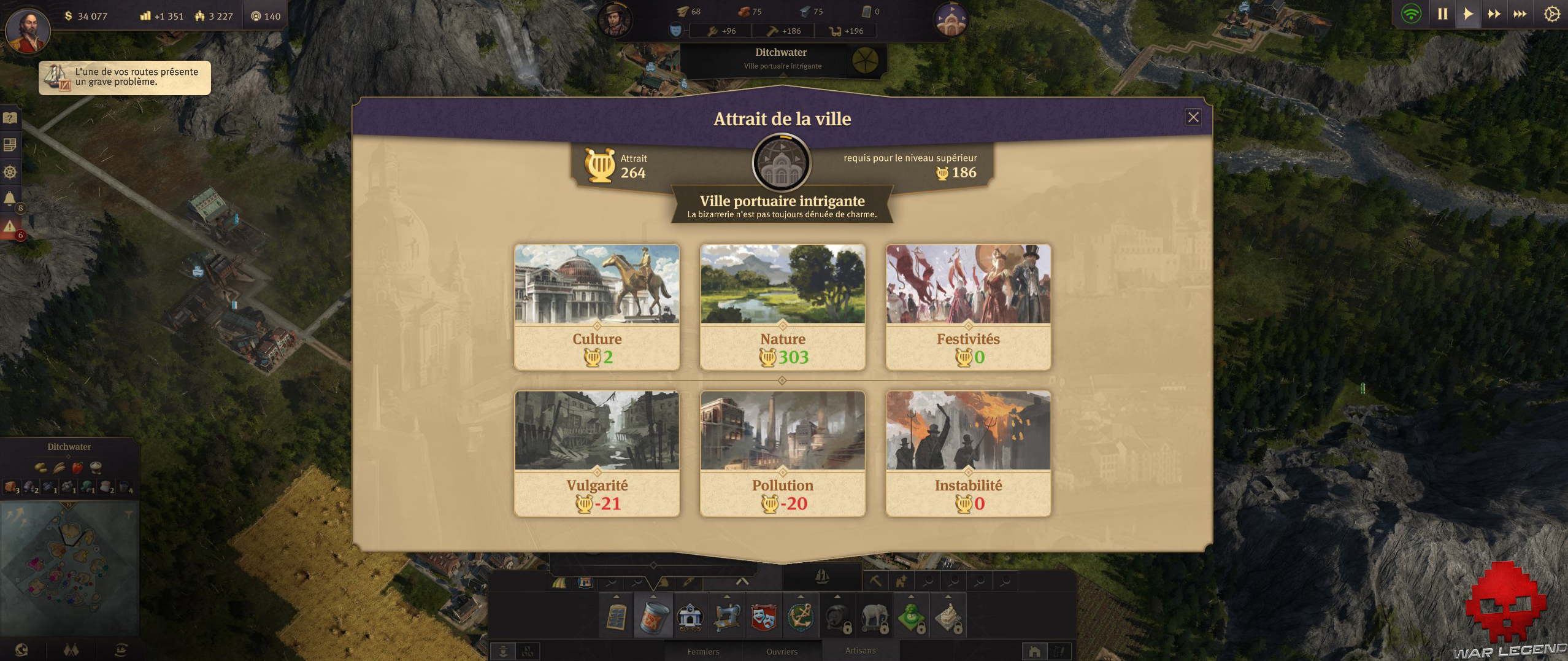
Task: Enable triple game speed
Action: point(1520,12)
